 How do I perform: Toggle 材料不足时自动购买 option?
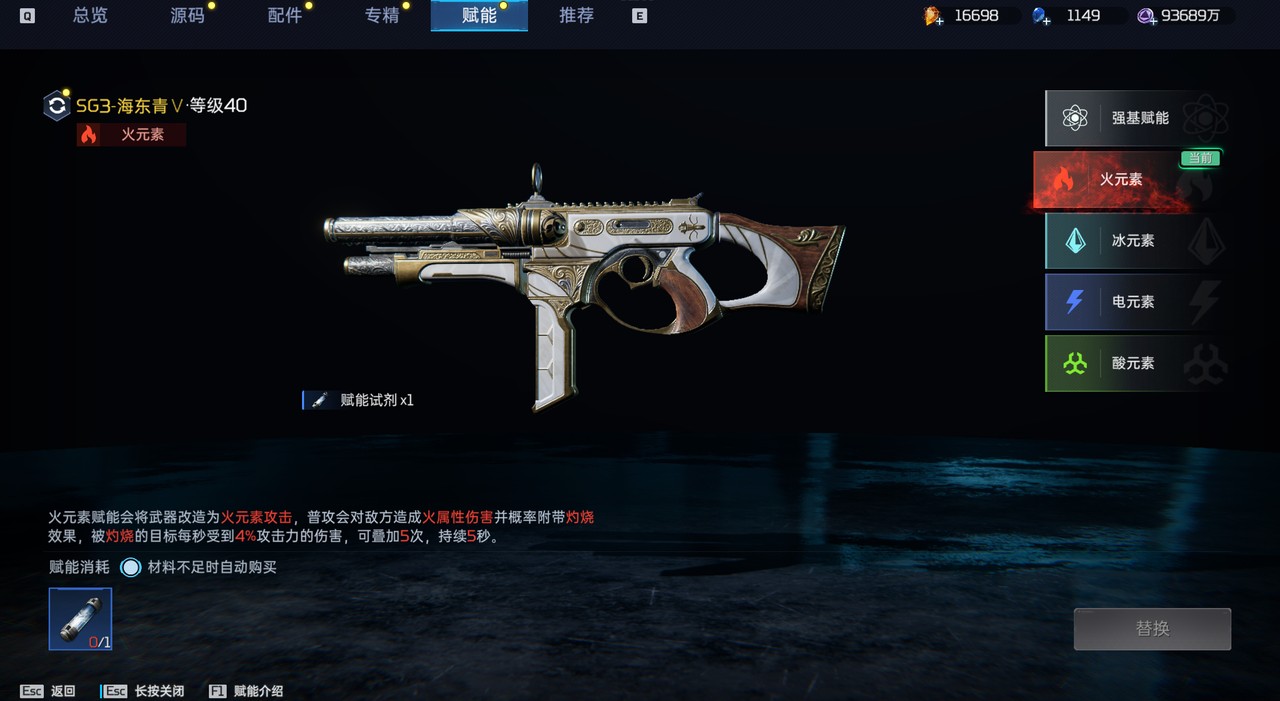[131, 568]
